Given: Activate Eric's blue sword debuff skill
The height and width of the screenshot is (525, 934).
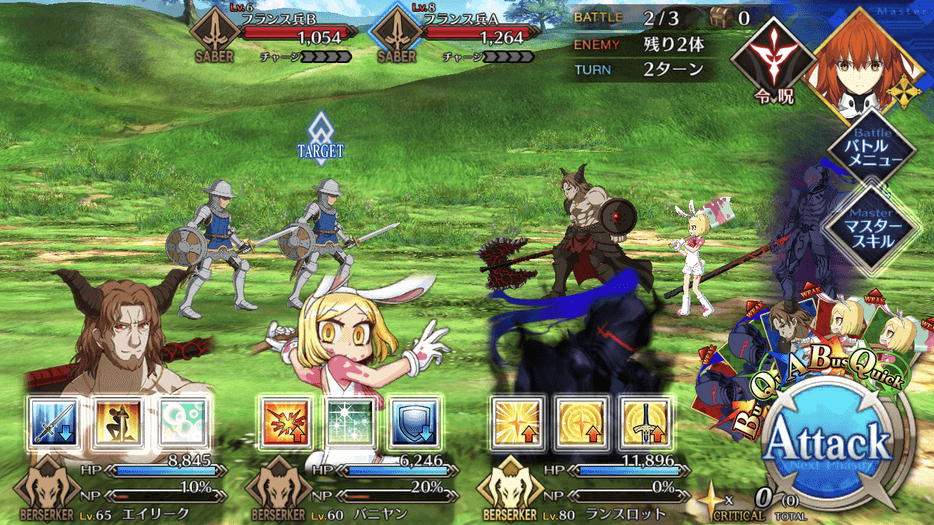Looking at the screenshot, I should click(56, 421).
